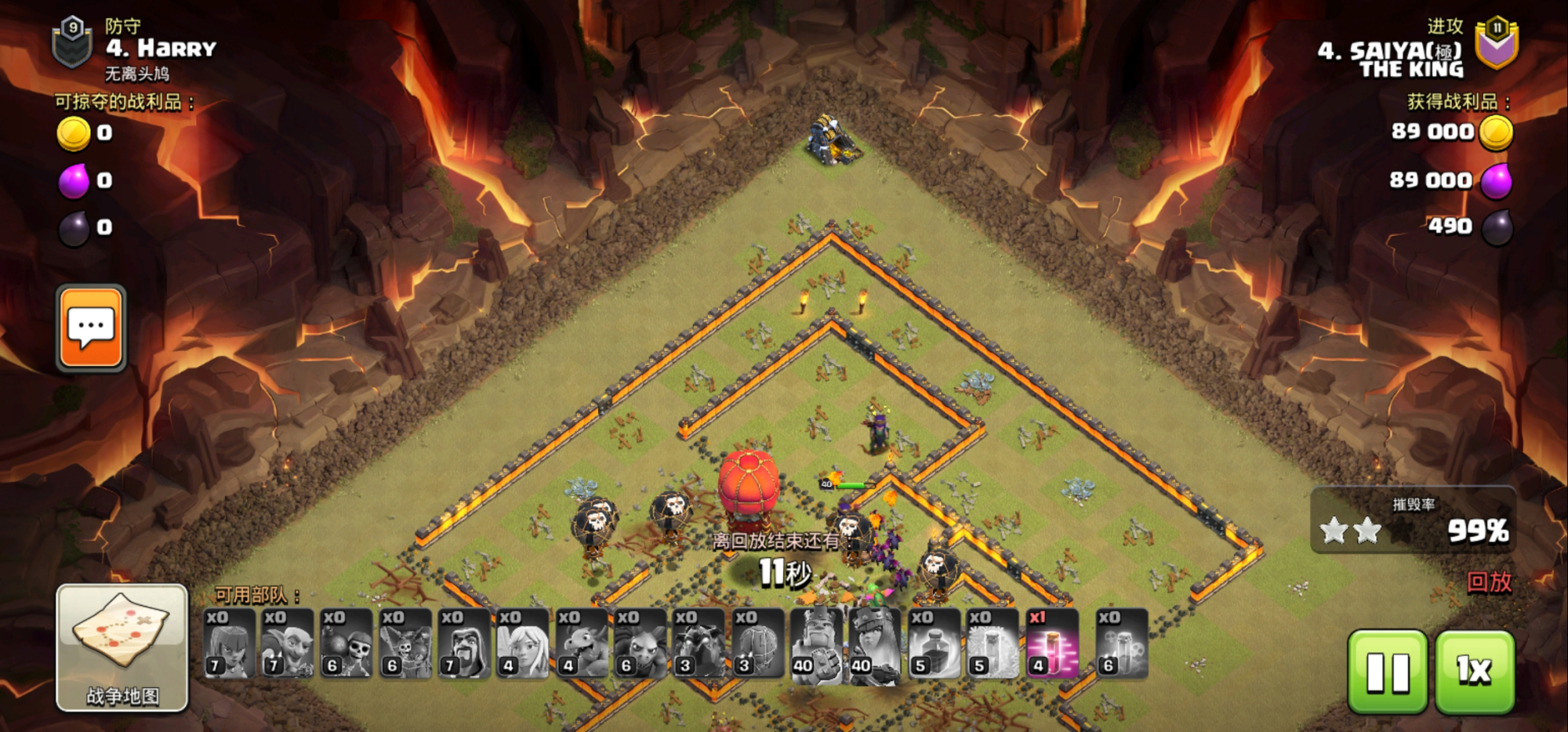Select the Baby Dragon troop slot
The image size is (1568, 732).
[582, 643]
